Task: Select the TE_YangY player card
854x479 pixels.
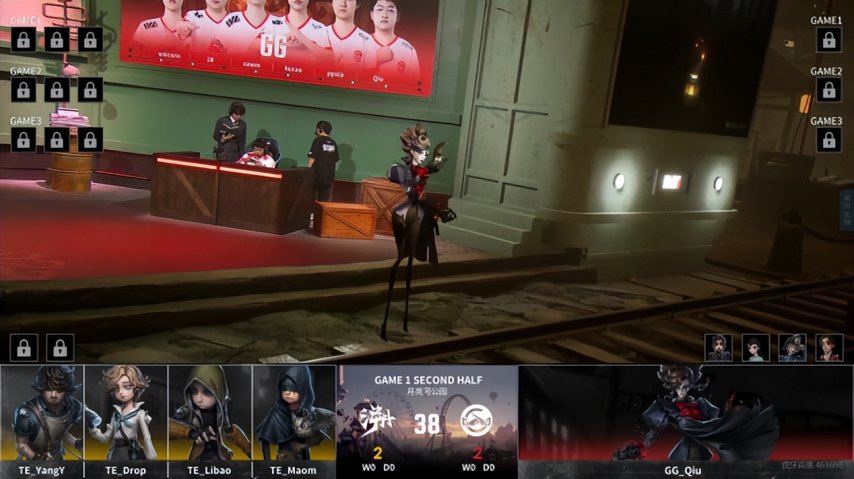Action: (42, 420)
